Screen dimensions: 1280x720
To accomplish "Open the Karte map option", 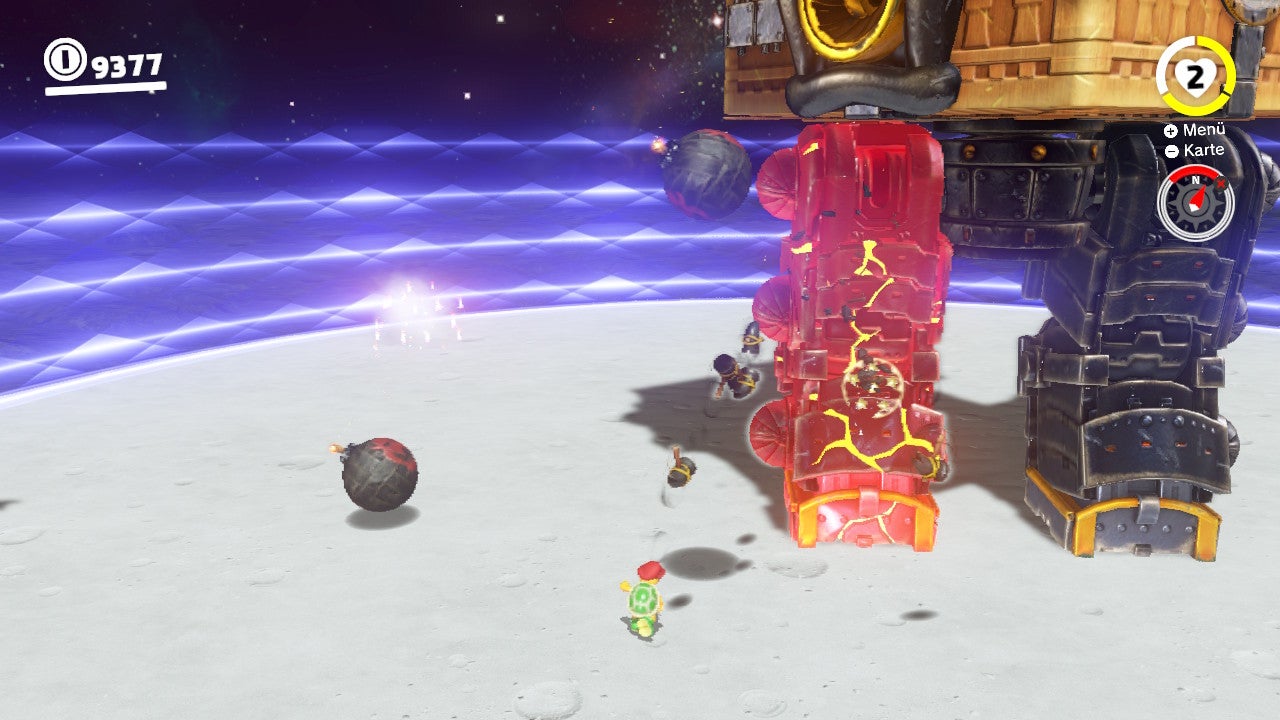I will click(x=1205, y=150).
